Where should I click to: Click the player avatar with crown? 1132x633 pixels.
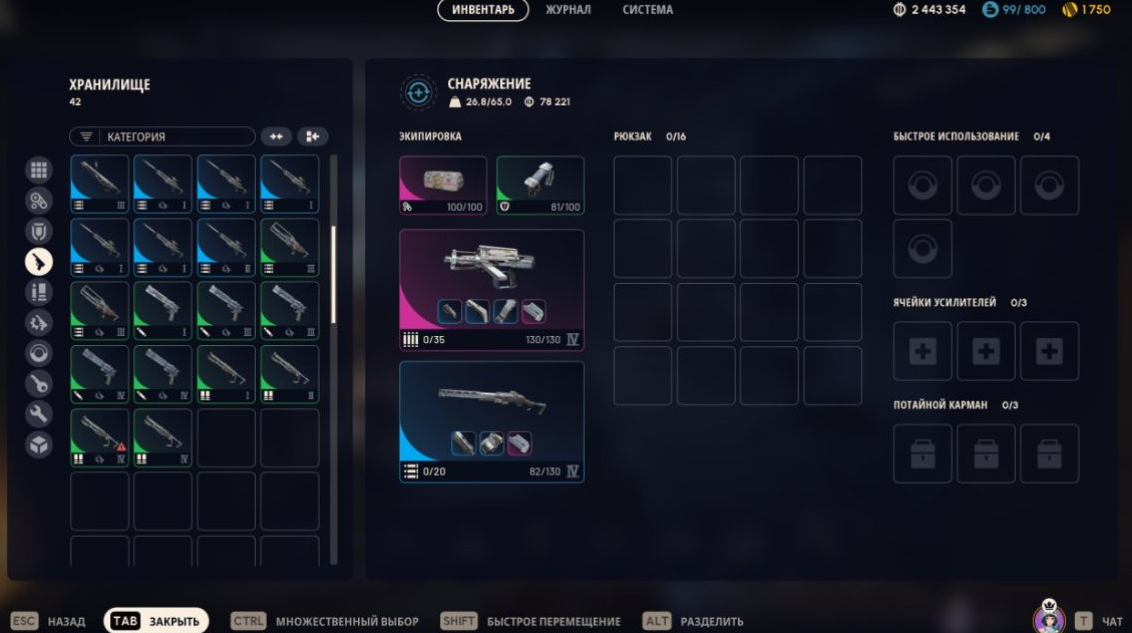(1049, 618)
